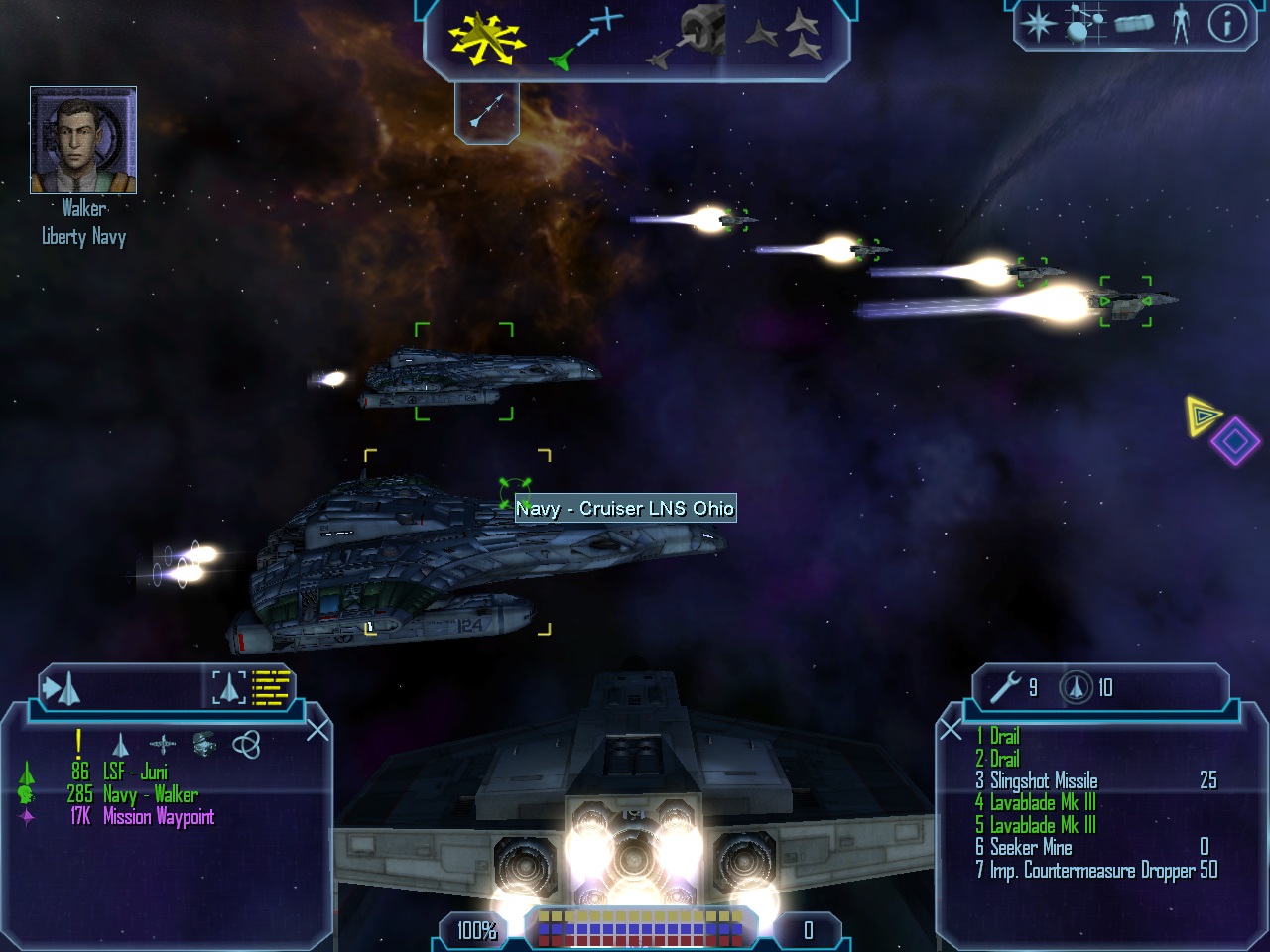
Task: Close the contact list panel
Action: pos(317,731)
